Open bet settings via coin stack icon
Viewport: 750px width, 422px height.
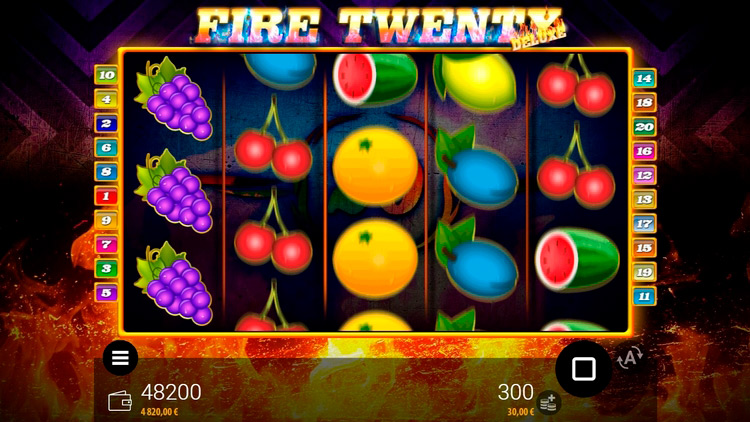tap(547, 403)
